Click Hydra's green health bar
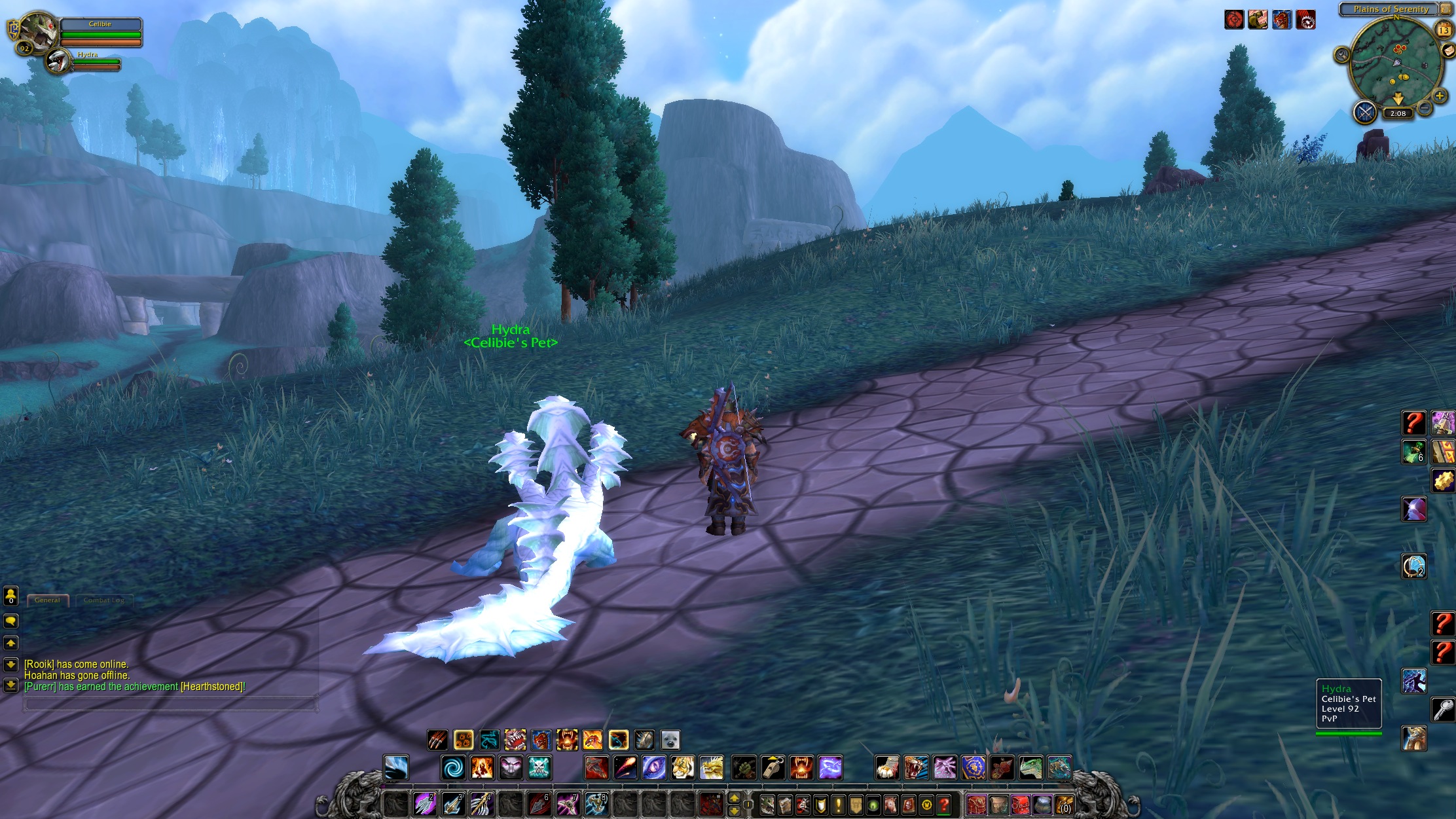Screen dimensions: 1456x819 pos(96,63)
